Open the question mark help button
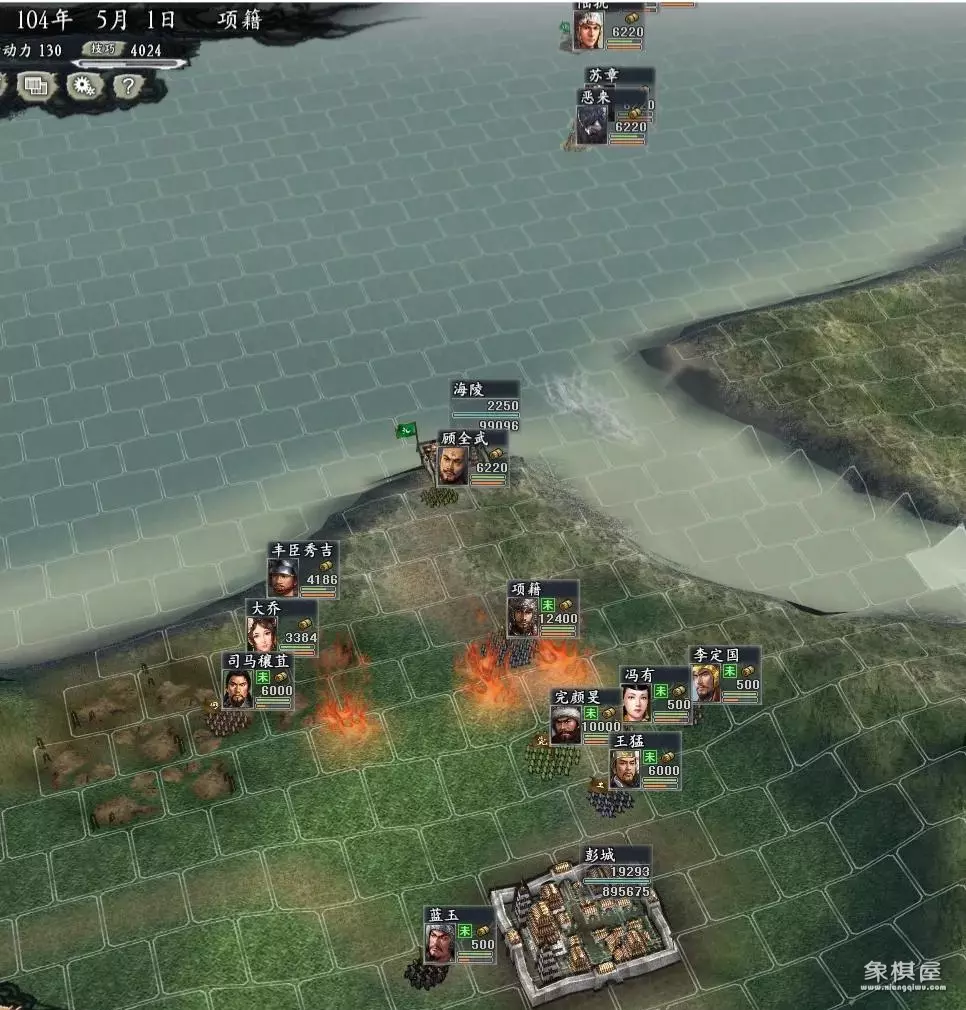 (129, 86)
